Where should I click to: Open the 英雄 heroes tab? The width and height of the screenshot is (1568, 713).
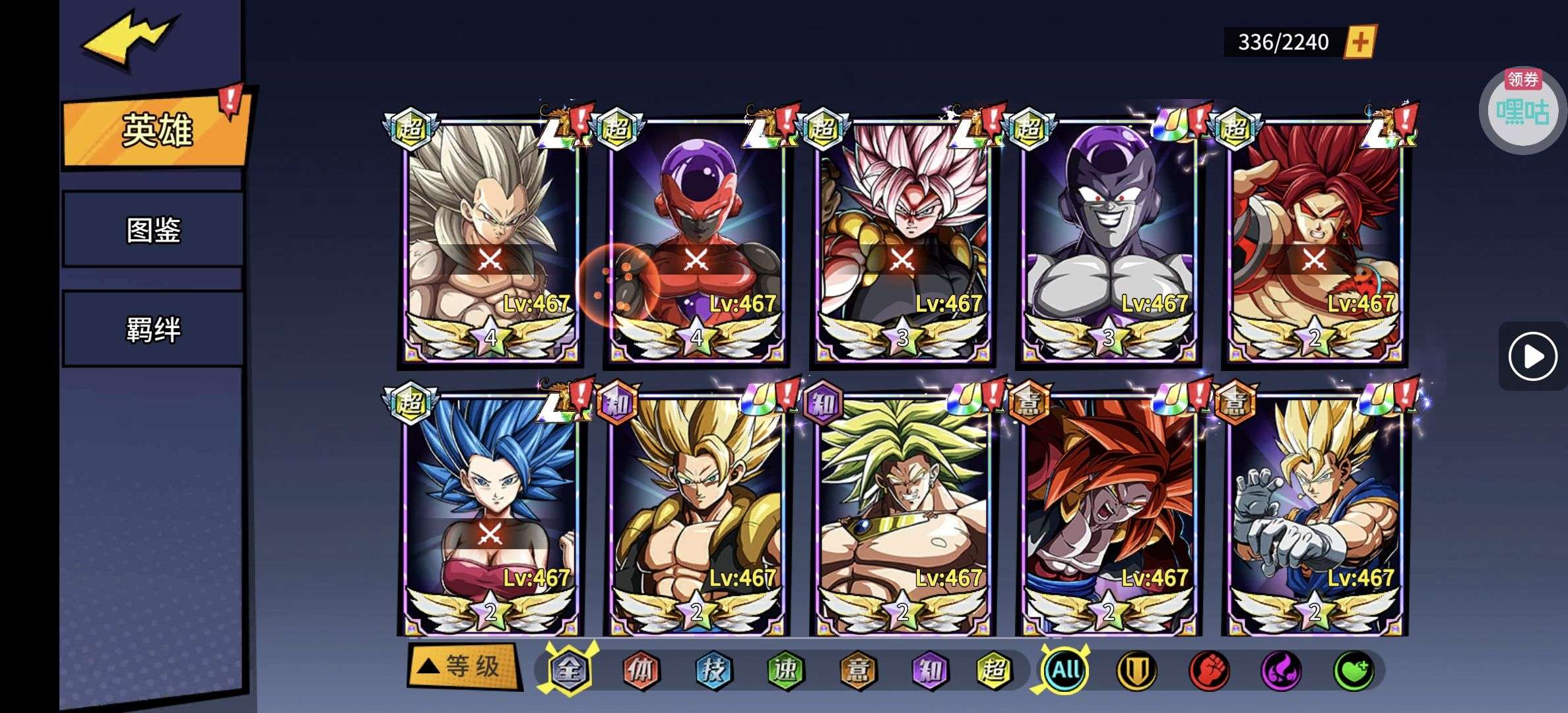pyautogui.click(x=157, y=129)
